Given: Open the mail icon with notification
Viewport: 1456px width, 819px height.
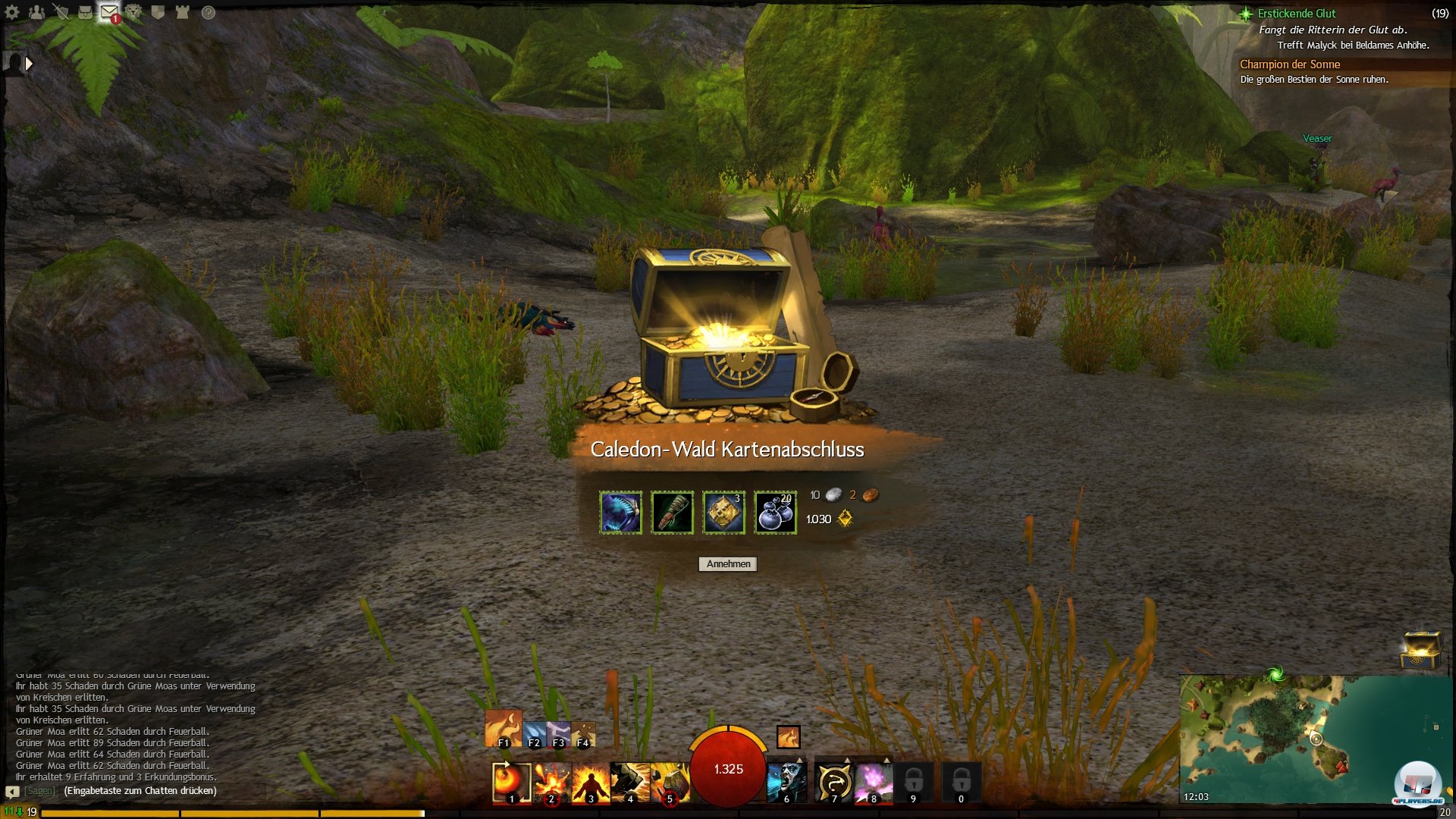Looking at the screenshot, I should (x=109, y=12).
